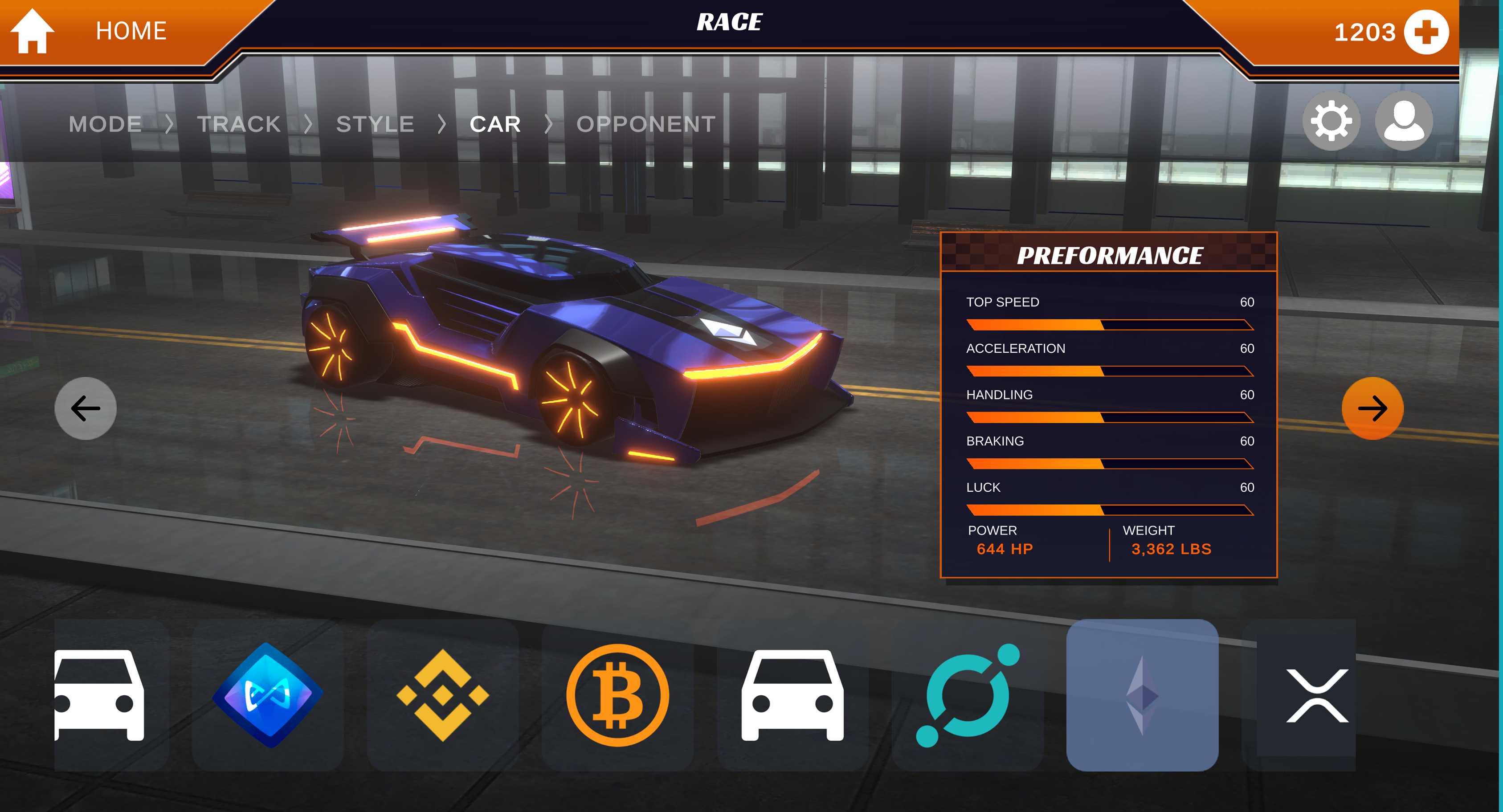The image size is (1503, 812).
Task: Jump to the OPPONENT step
Action: [x=646, y=124]
